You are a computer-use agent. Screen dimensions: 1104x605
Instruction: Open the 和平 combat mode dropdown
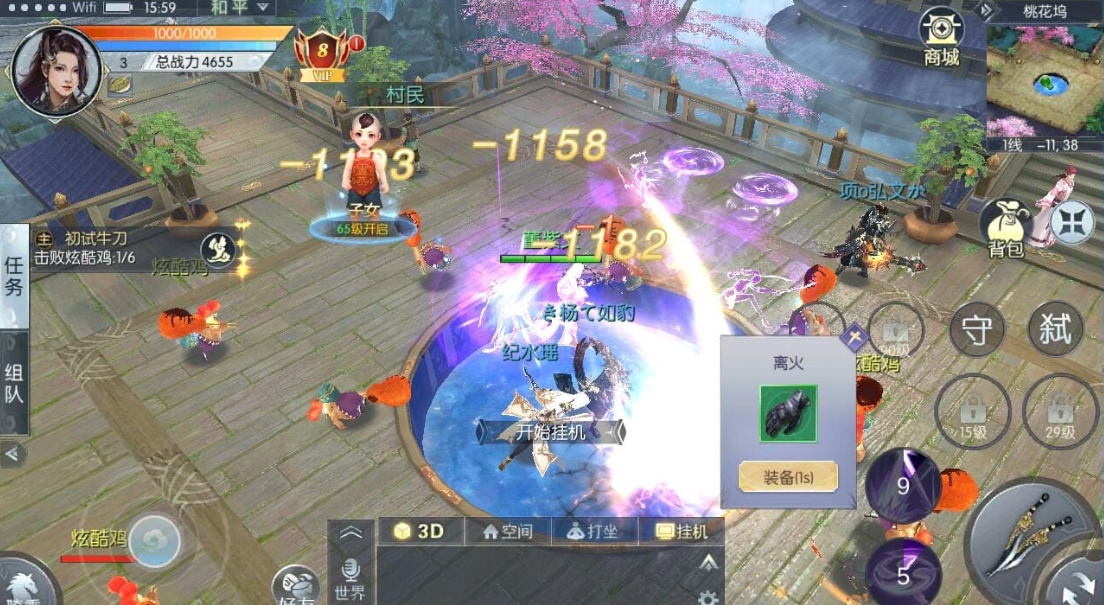(240, 8)
